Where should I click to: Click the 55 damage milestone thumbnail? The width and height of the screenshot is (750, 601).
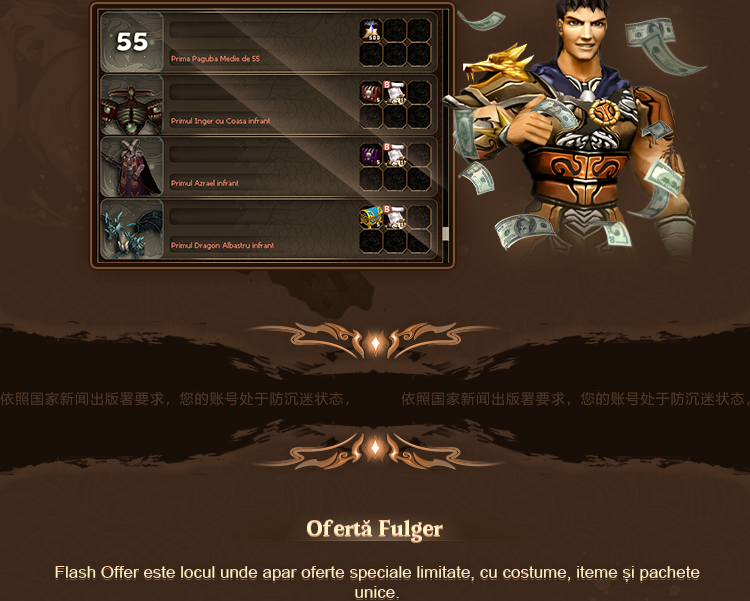point(132,42)
